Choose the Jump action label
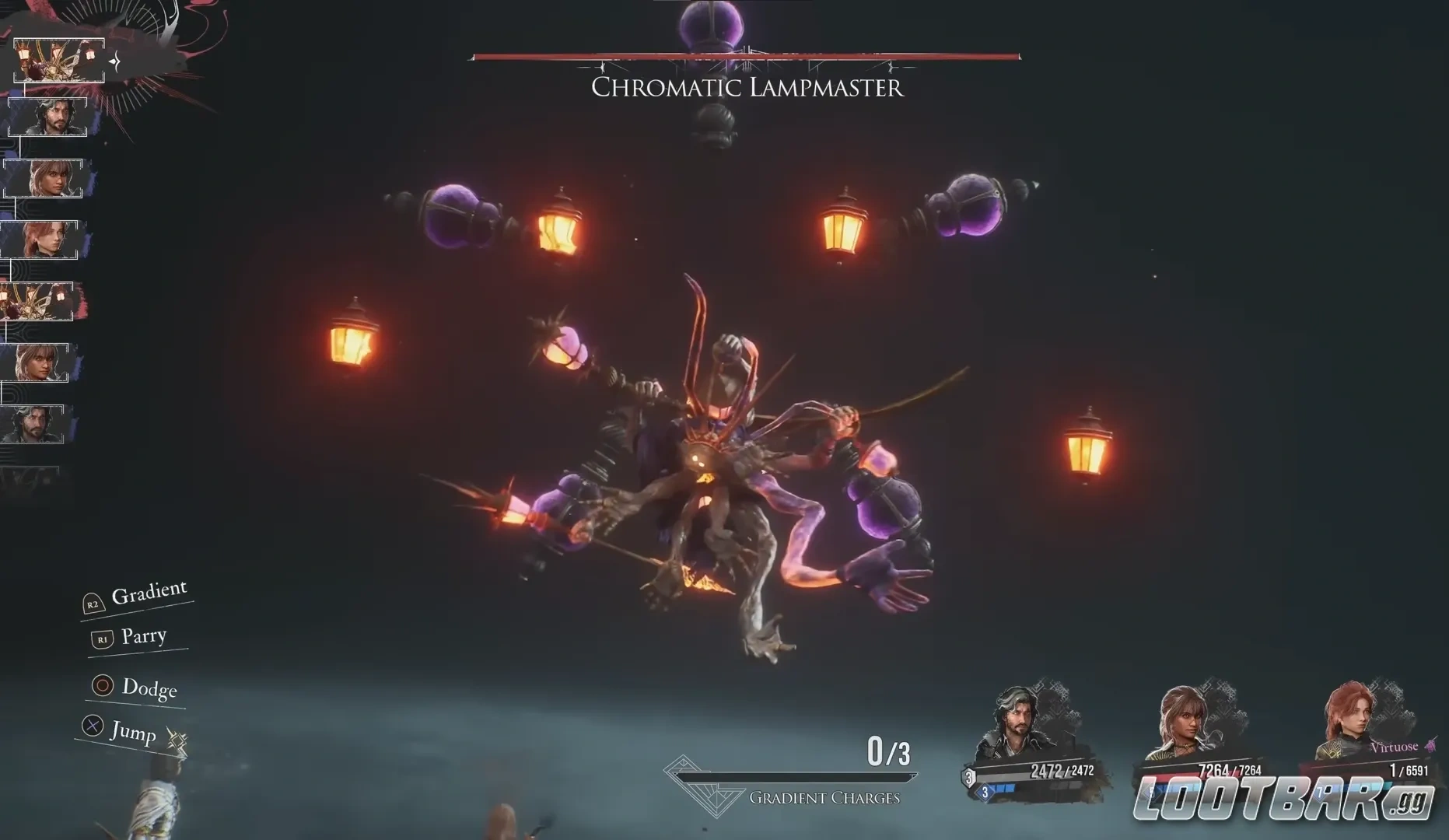This screenshot has width=1449, height=840. [132, 731]
